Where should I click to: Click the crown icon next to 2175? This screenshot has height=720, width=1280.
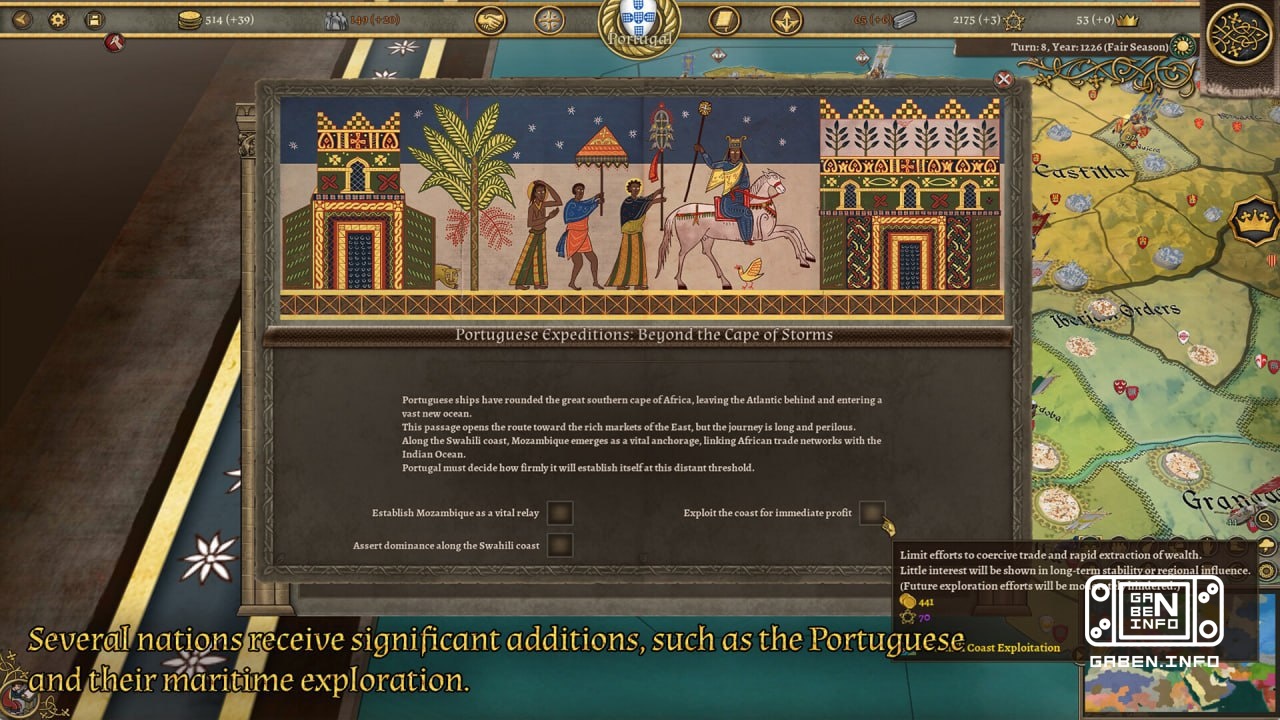click(x=1012, y=20)
